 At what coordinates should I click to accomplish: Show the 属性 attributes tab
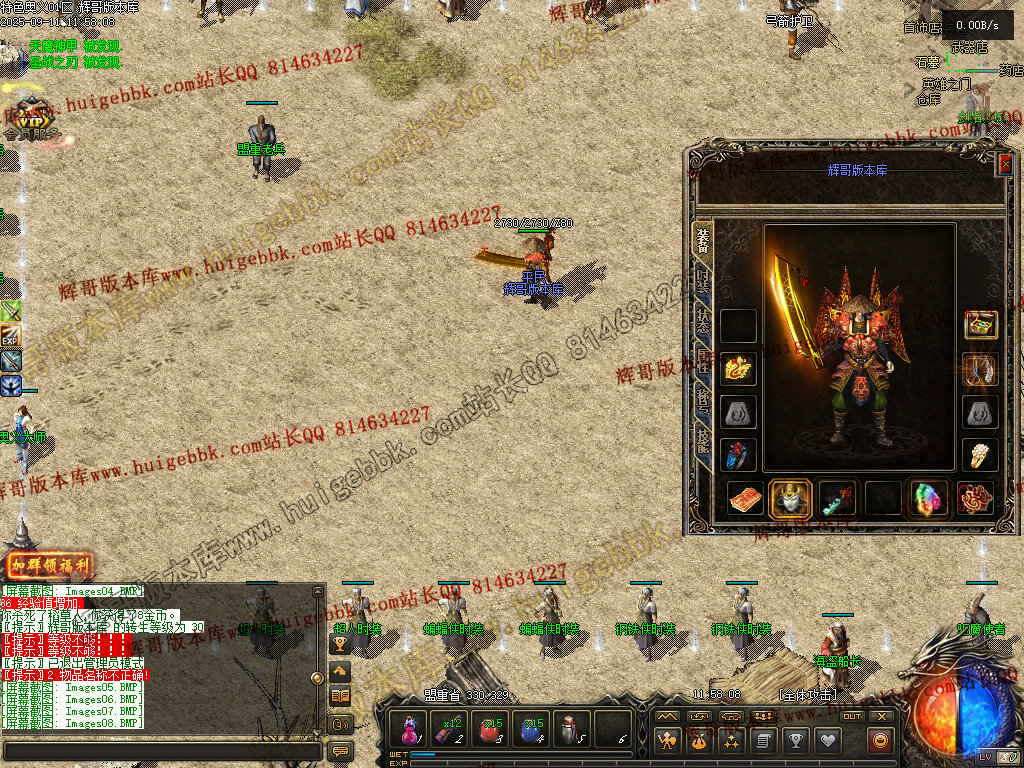coord(704,358)
